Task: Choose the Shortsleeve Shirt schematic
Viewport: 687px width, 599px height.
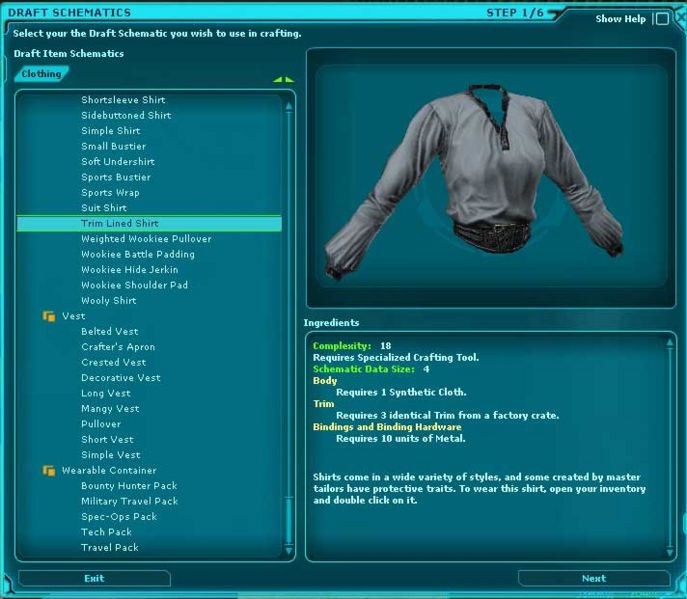Action: pos(123,100)
